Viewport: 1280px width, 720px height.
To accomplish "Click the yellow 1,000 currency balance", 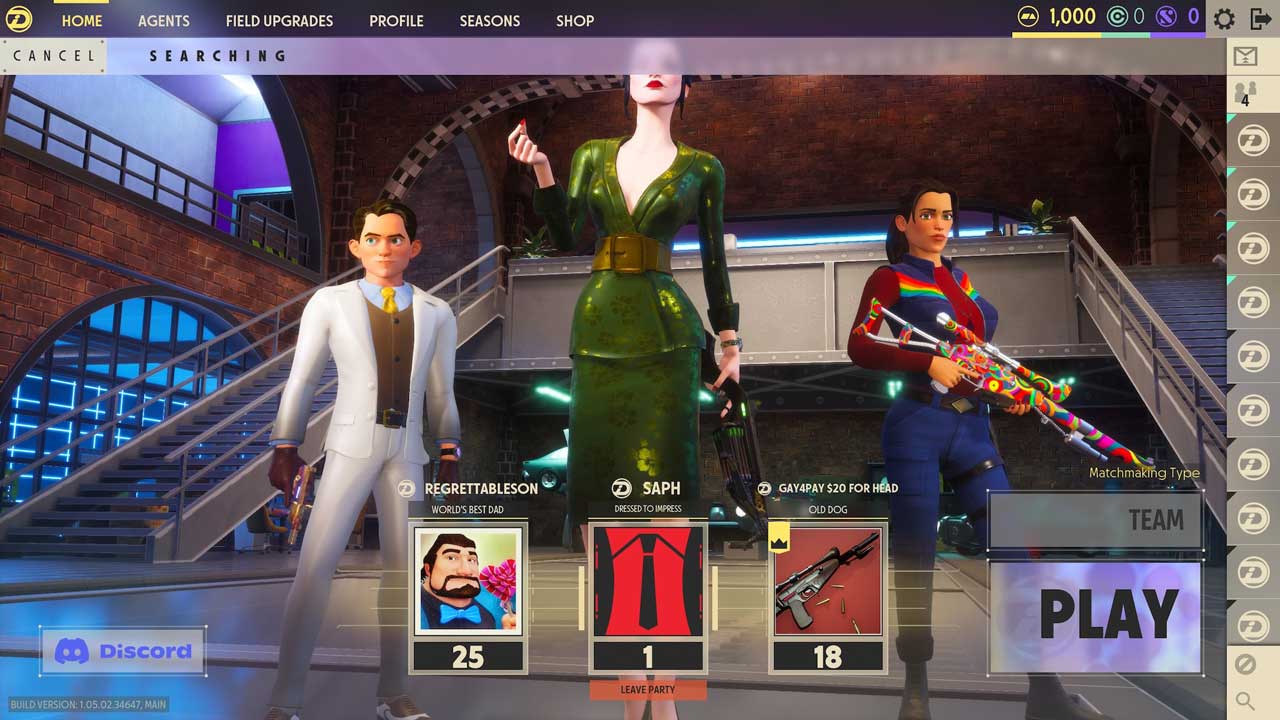I will tap(1058, 17).
